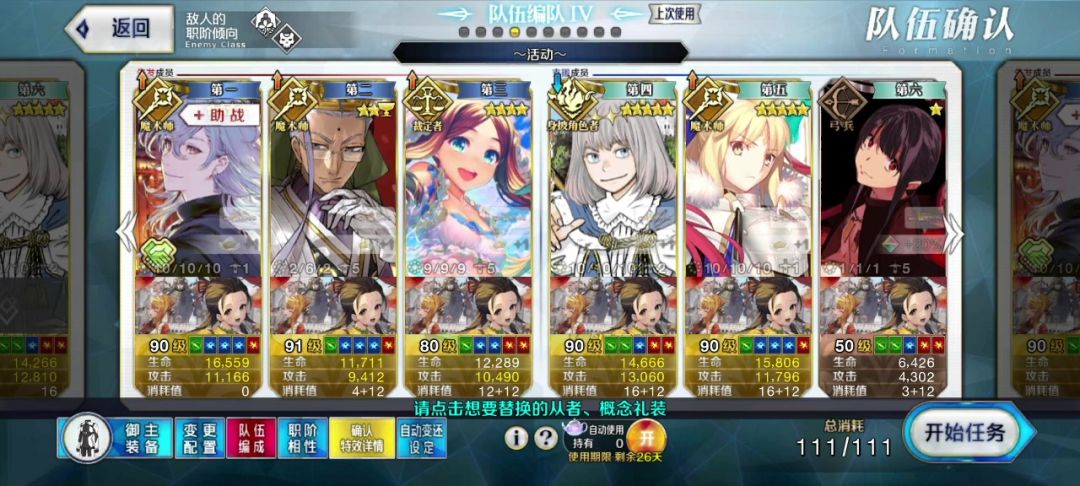
Task: Open the yellow 确认特效详情 button
Action: tap(356, 437)
